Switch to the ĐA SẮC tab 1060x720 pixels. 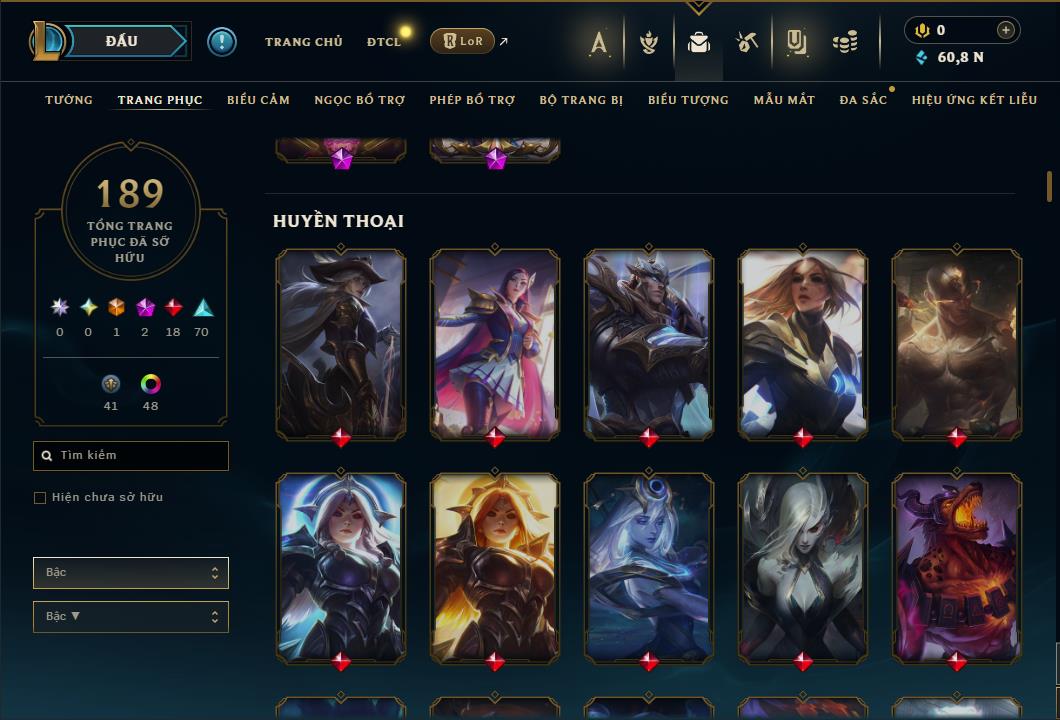pos(863,100)
